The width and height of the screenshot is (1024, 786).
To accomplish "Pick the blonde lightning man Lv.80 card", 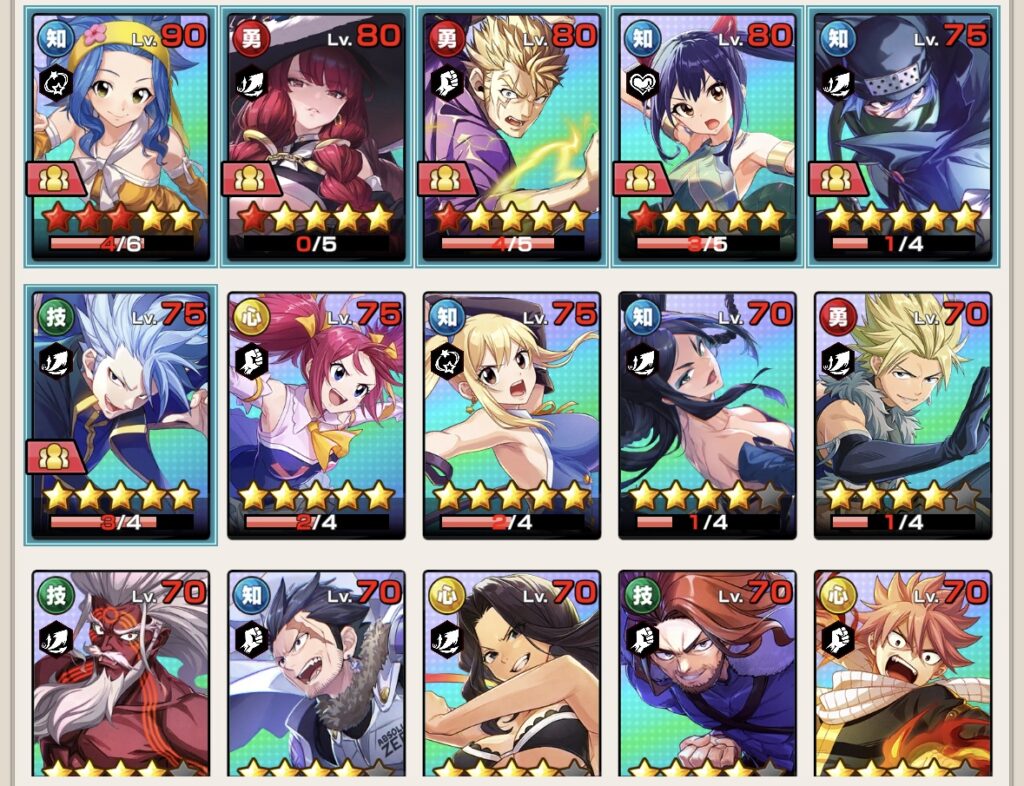I will point(512,137).
